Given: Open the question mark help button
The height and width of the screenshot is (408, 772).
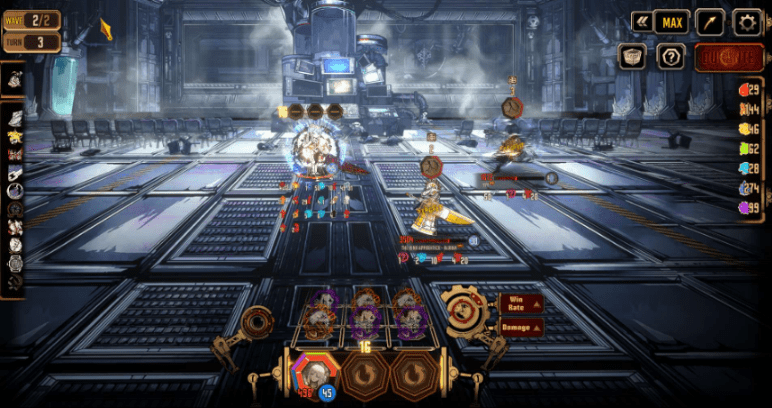Looking at the screenshot, I should coord(669,57).
